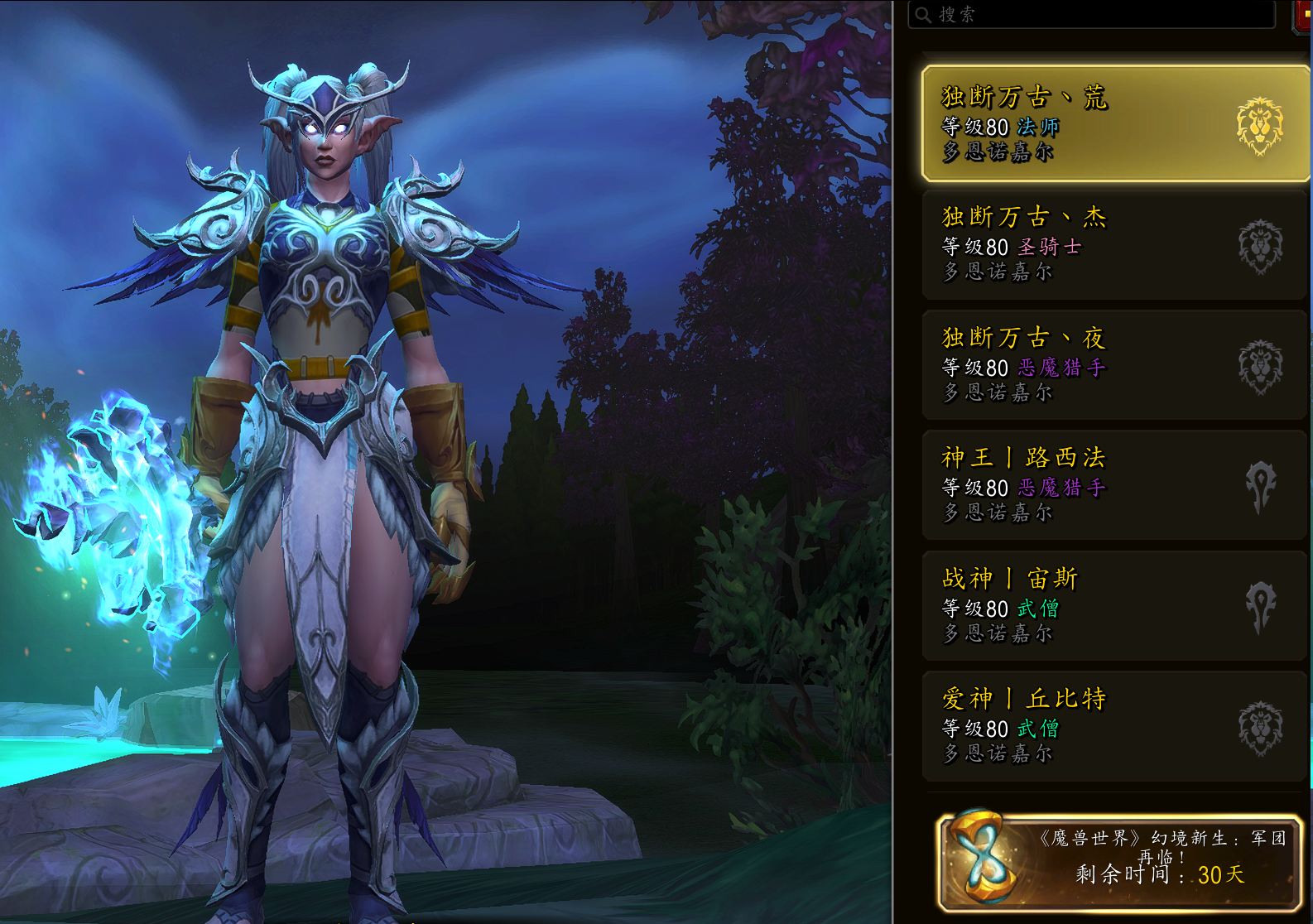
Task: Choose the monk character 爱神丨丘比特
Action: pos(1114,726)
